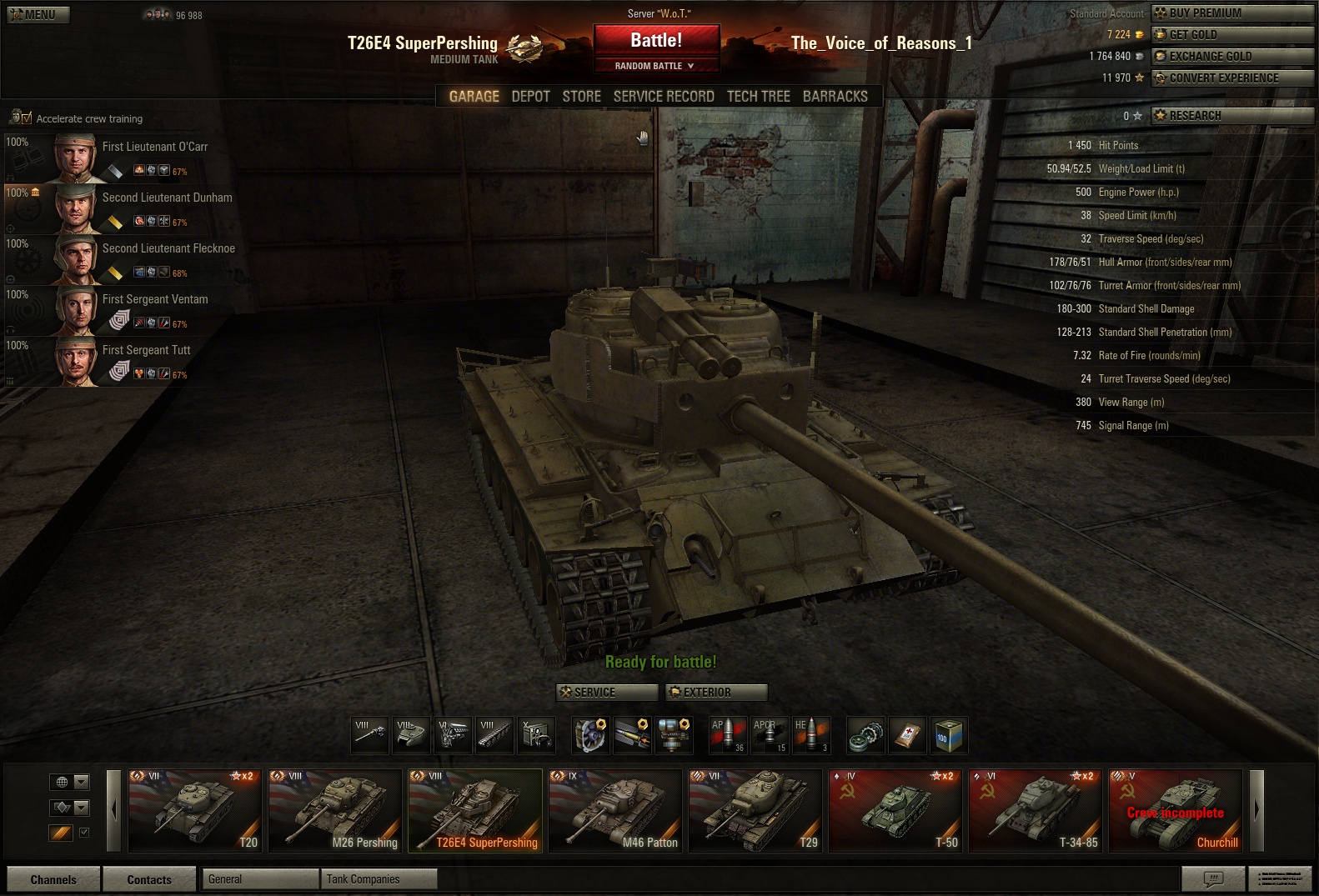The height and width of the screenshot is (896, 1319).
Task: Start the battle with the red Battle! button
Action: tap(655, 40)
